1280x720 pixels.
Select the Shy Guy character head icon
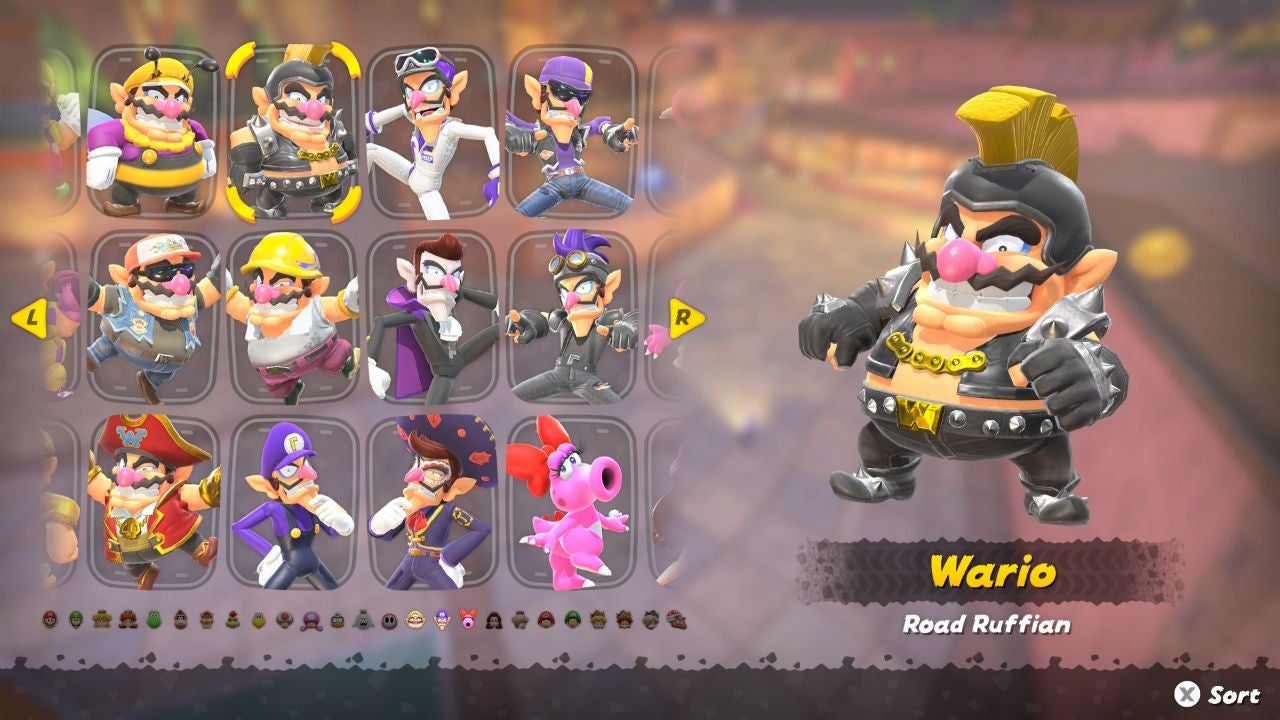390,620
